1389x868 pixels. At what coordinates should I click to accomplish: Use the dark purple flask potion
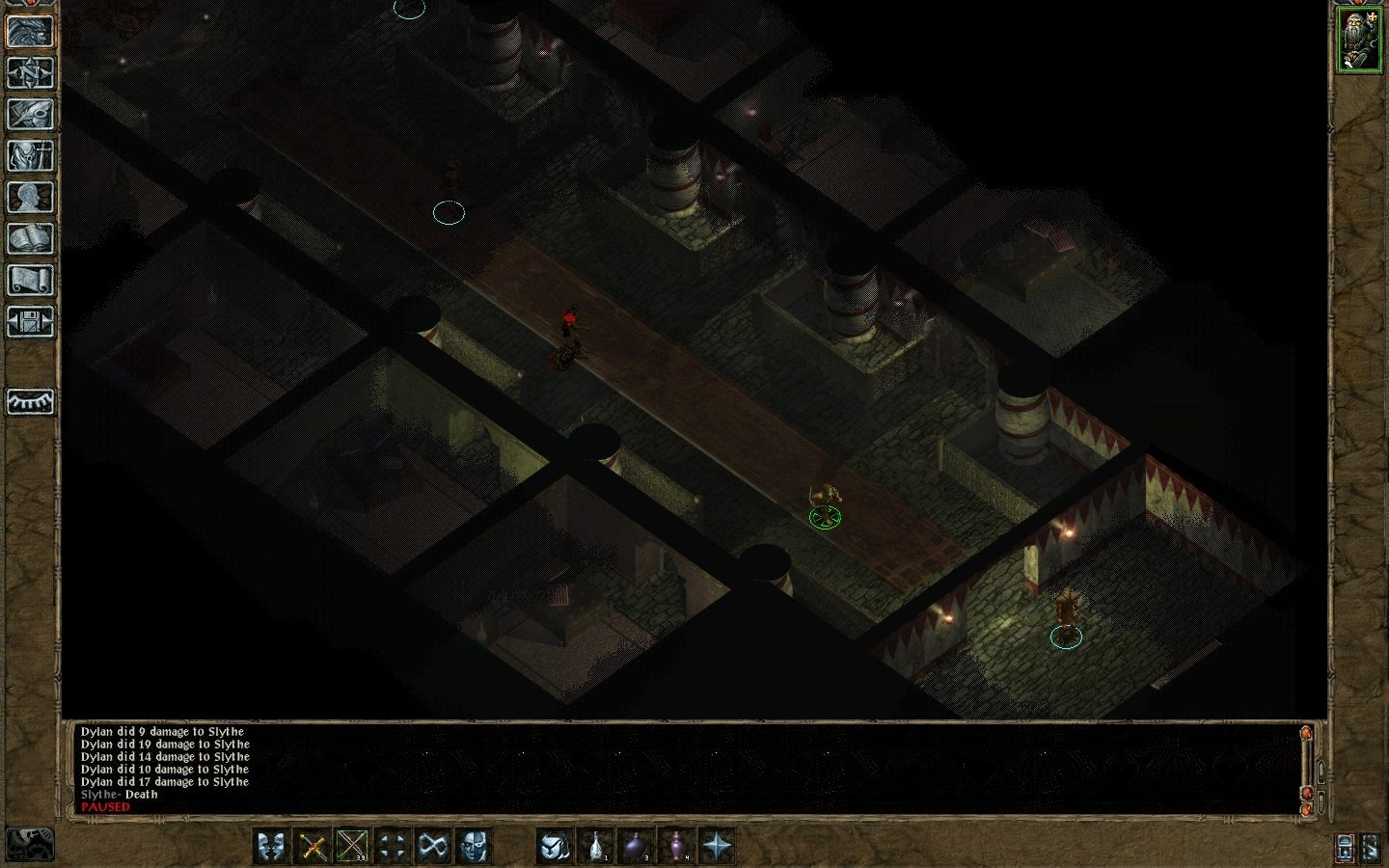point(637,847)
